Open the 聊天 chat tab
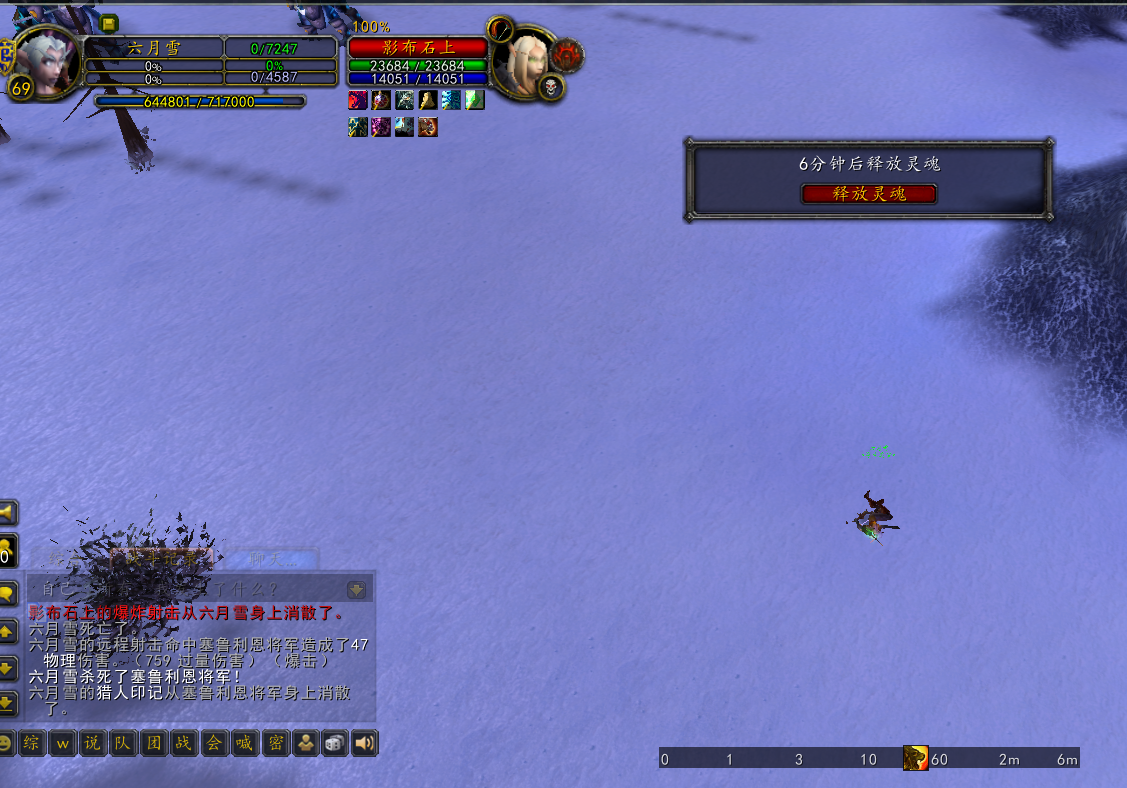This screenshot has width=1127, height=788. click(270, 558)
